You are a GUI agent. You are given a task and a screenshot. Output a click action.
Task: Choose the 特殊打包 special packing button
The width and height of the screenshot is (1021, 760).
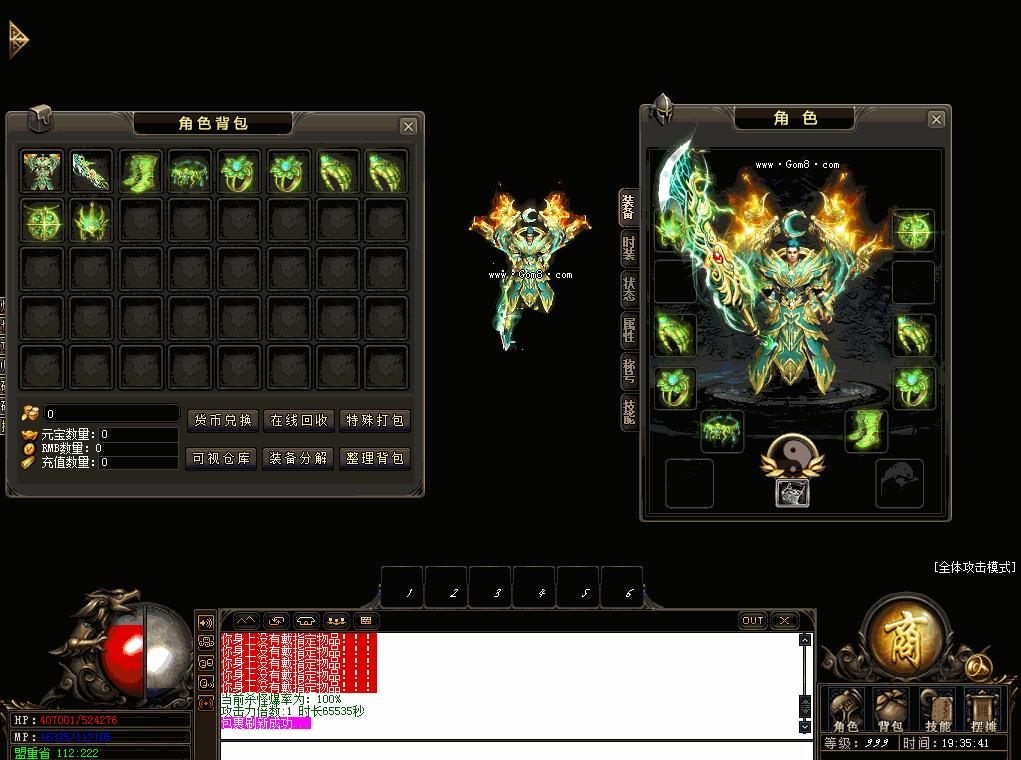click(375, 420)
